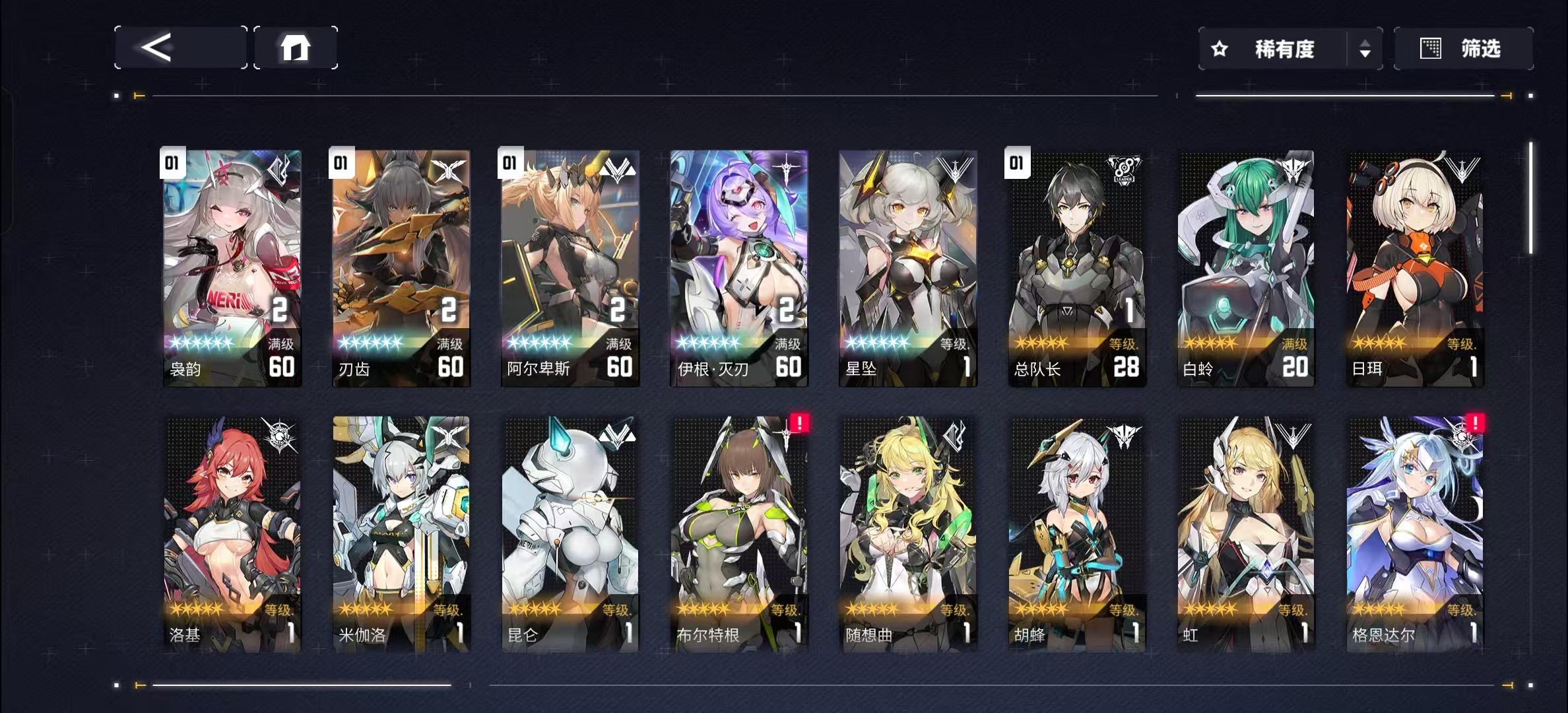The width and height of the screenshot is (1568, 713).
Task: Select character 伊根·灭刃's card
Action: click(738, 264)
